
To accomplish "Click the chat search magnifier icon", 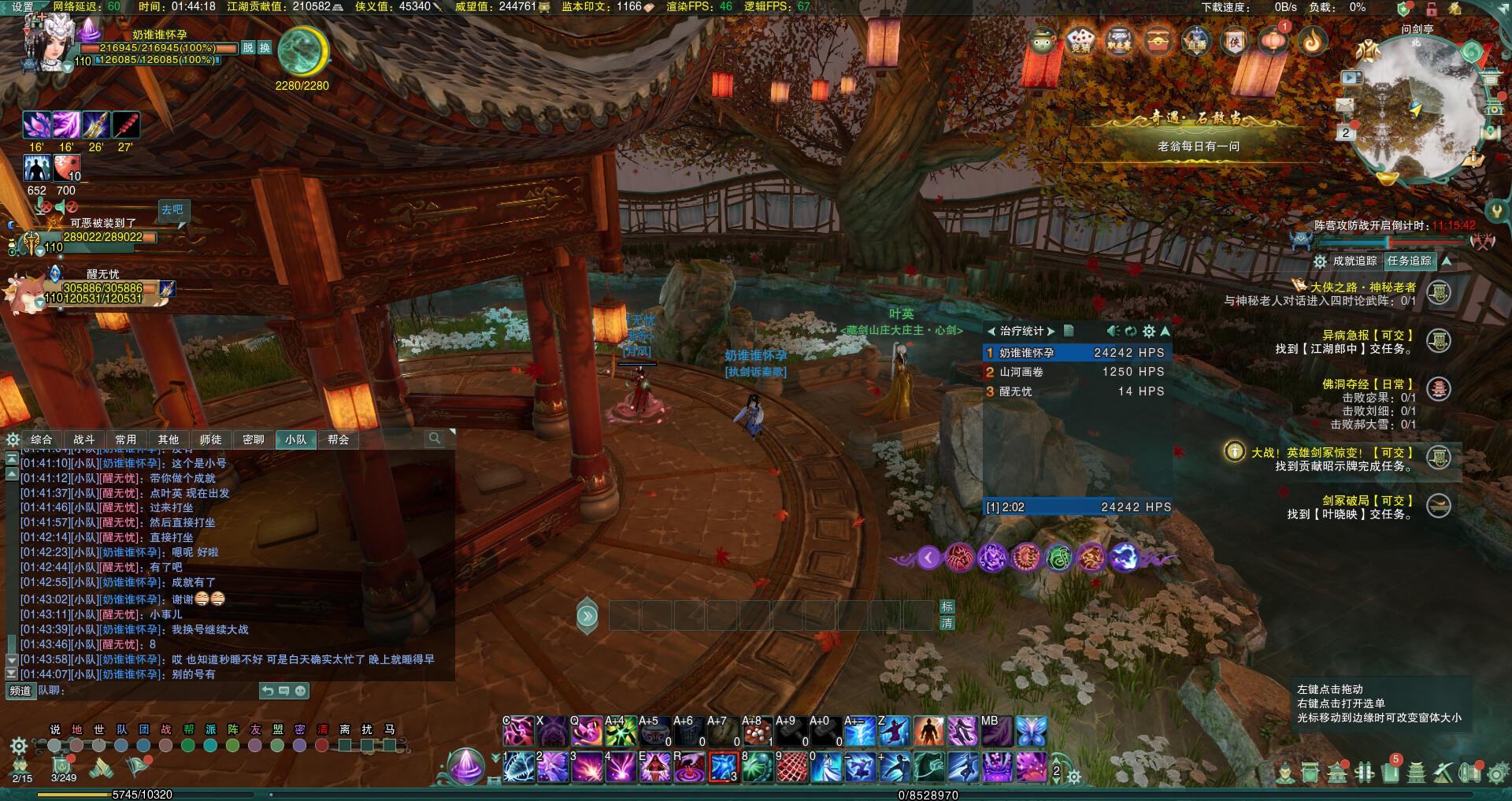I will [435, 438].
